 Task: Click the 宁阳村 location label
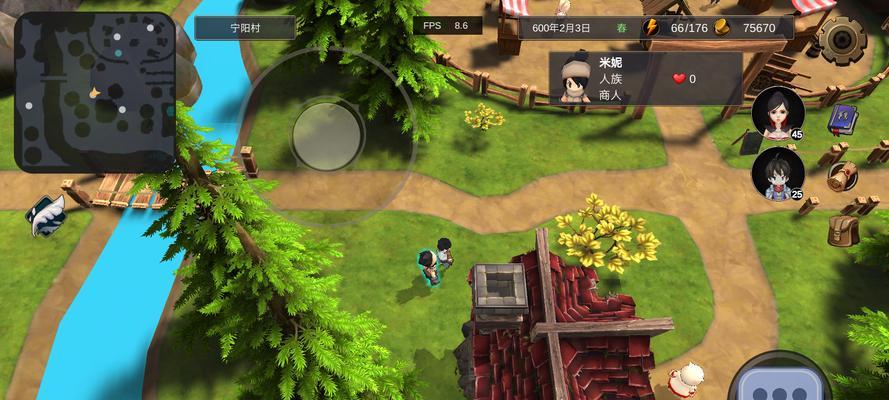(x=245, y=27)
